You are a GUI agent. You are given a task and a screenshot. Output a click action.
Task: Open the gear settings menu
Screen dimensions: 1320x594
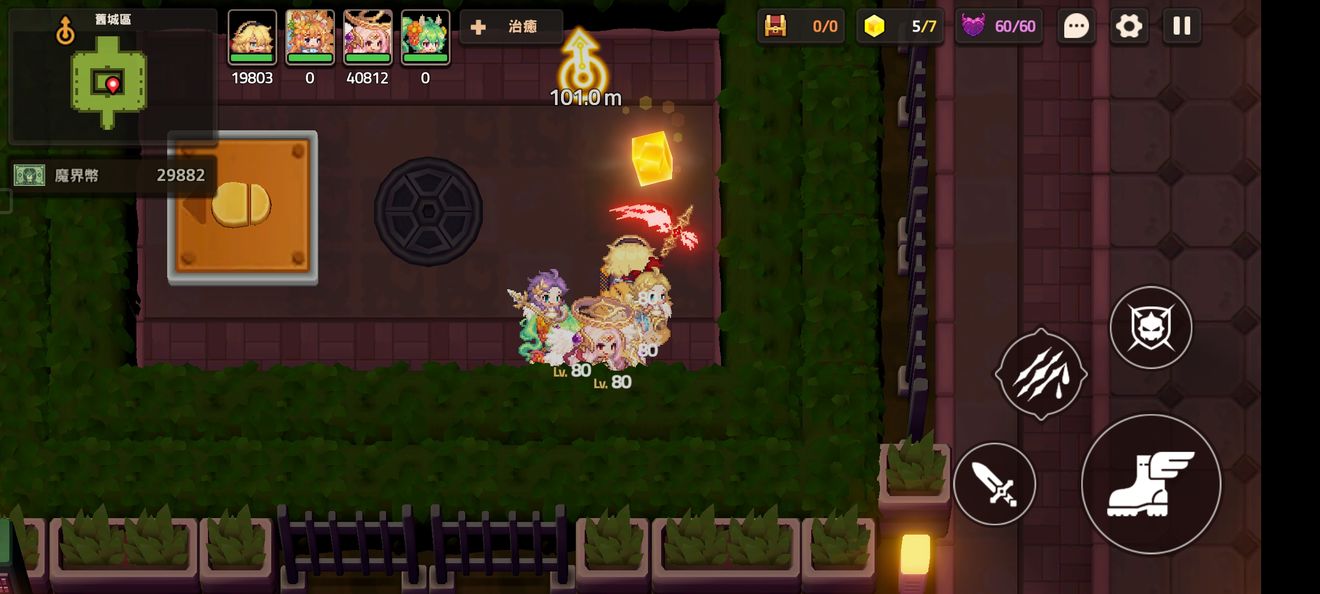[x=1129, y=27]
